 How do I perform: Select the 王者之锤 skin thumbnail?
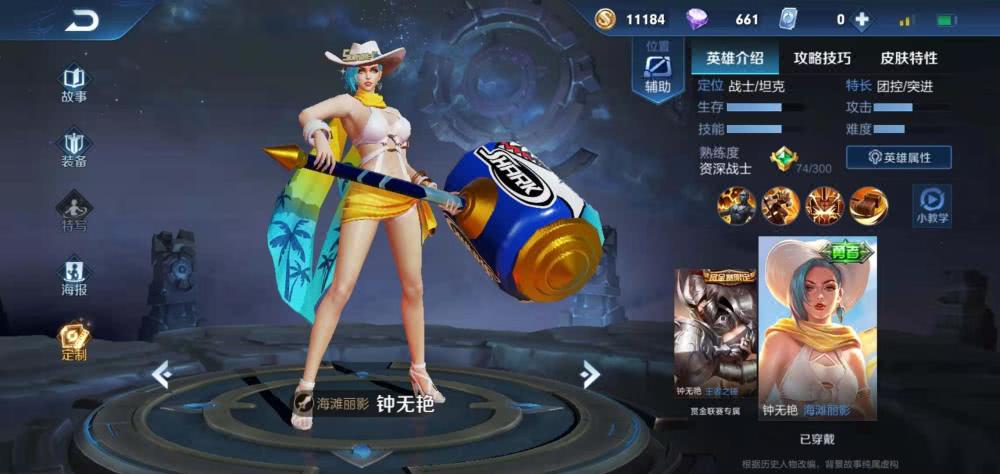[714, 340]
